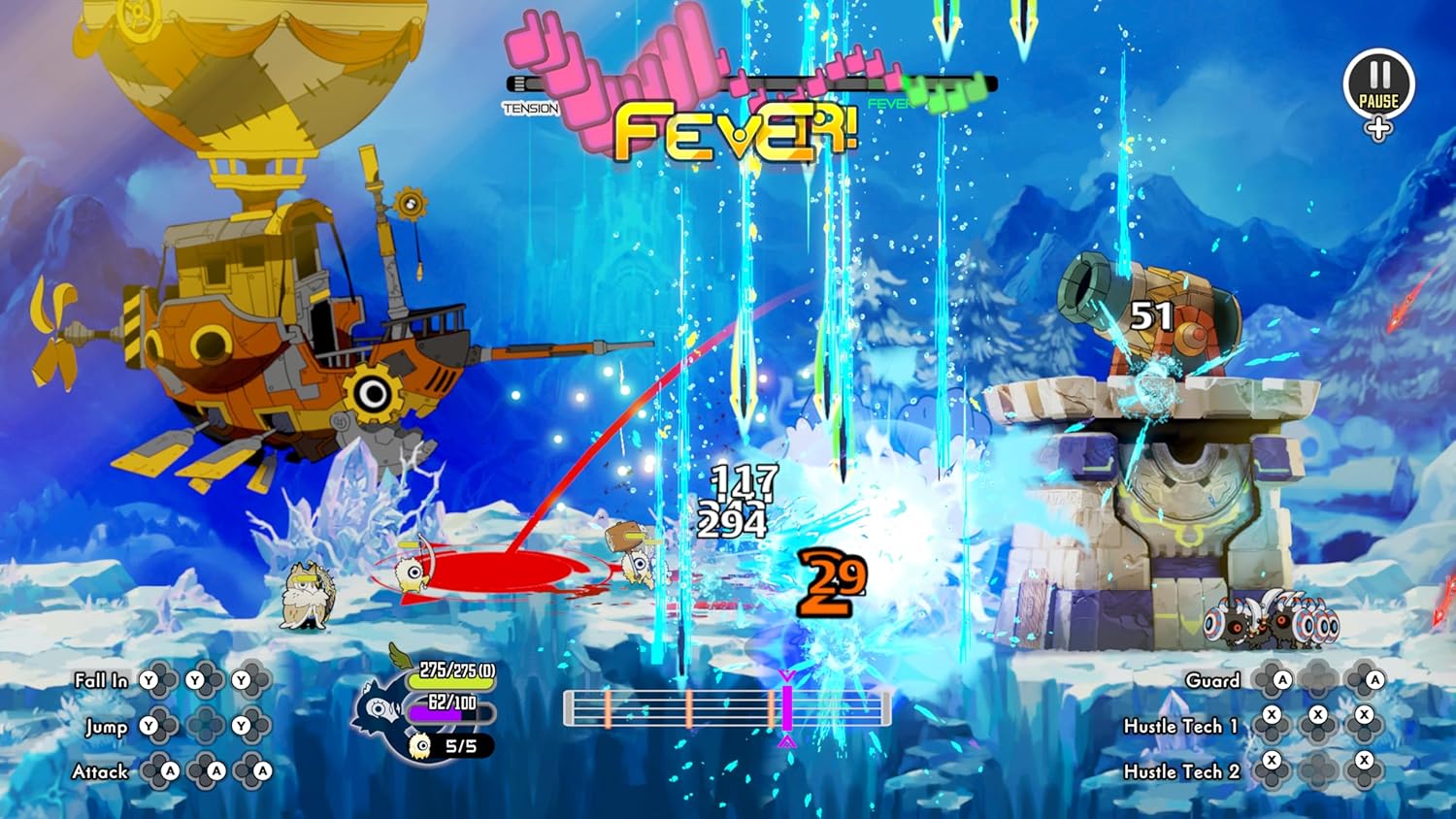Viewport: 1456px width, 819px height.
Task: Toggle the first d-pad glyph in Hustle Tech 2
Action: [1272, 770]
